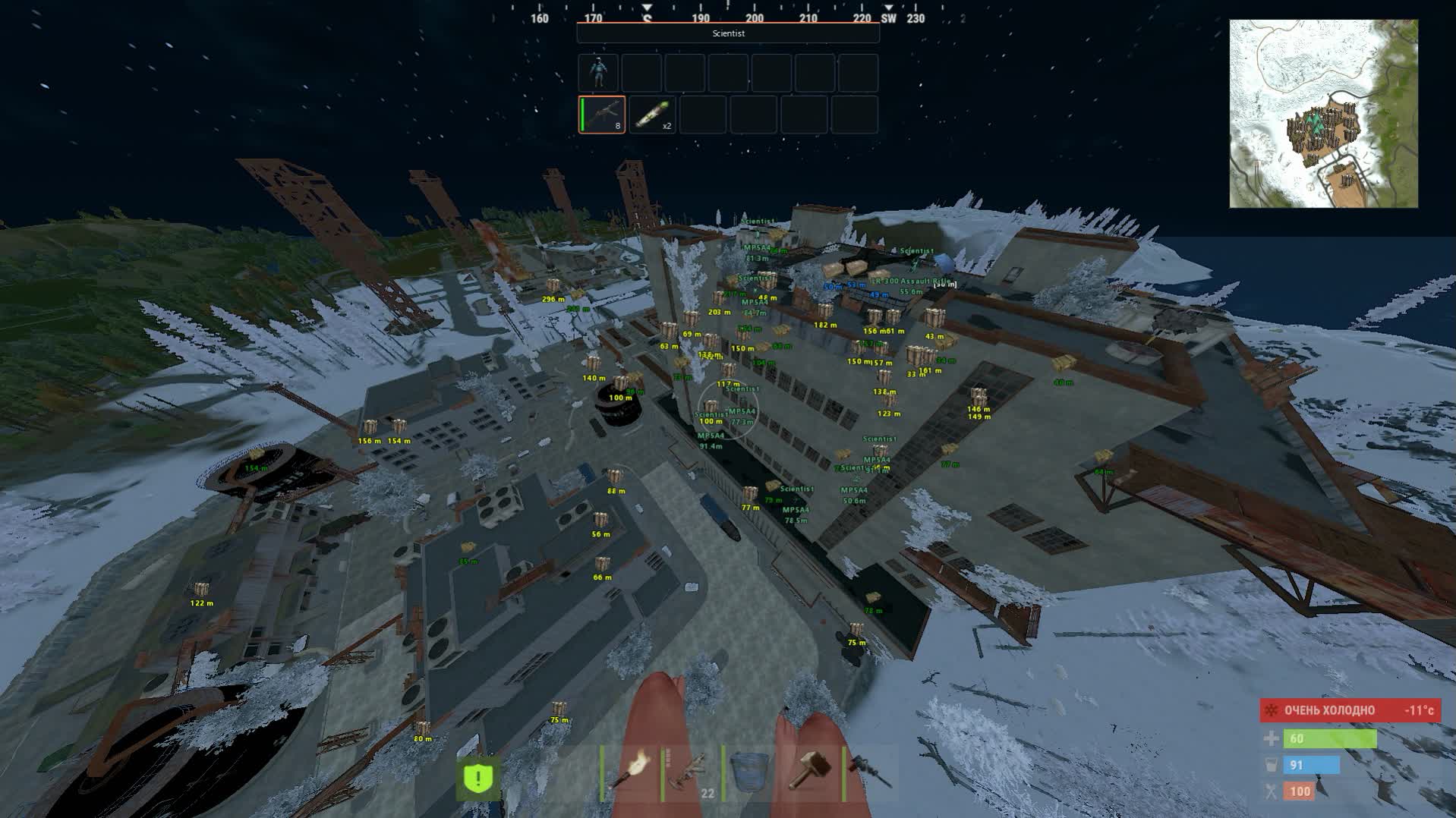Viewport: 1456px width, 818px height.
Task: Equip the rifle with 22 ammo
Action: 690,773
